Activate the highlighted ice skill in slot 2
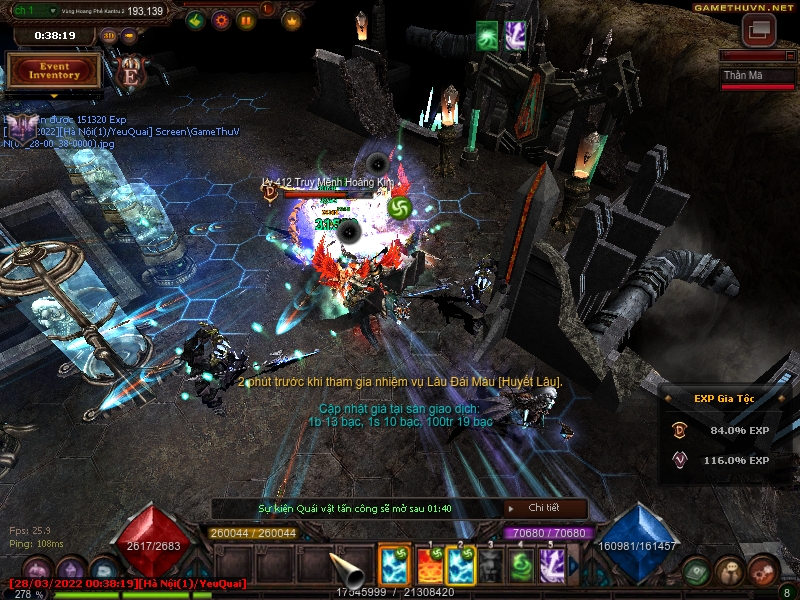Image resolution: width=800 pixels, height=600 pixels. pos(461,566)
